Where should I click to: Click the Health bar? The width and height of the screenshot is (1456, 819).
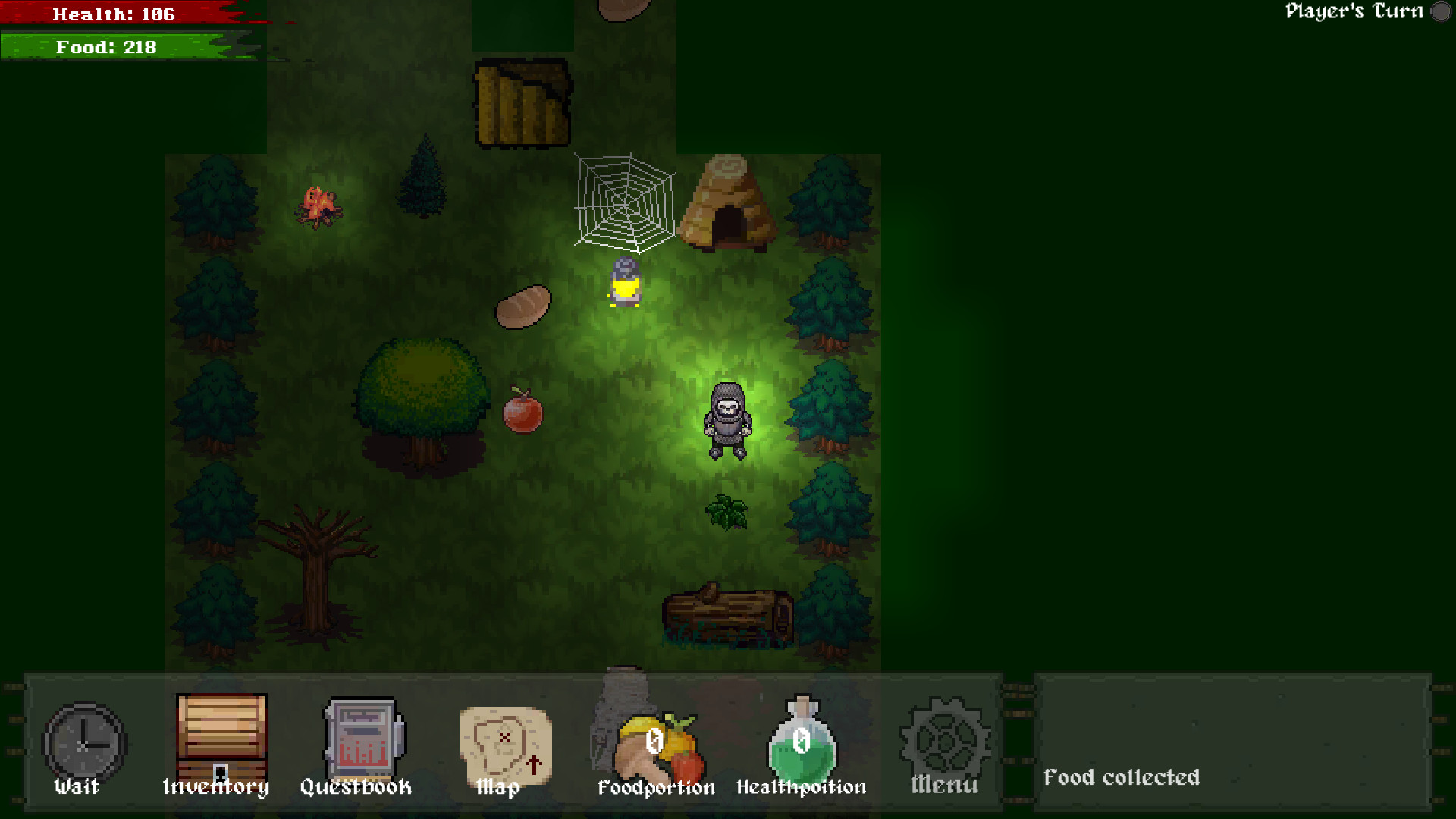114,13
